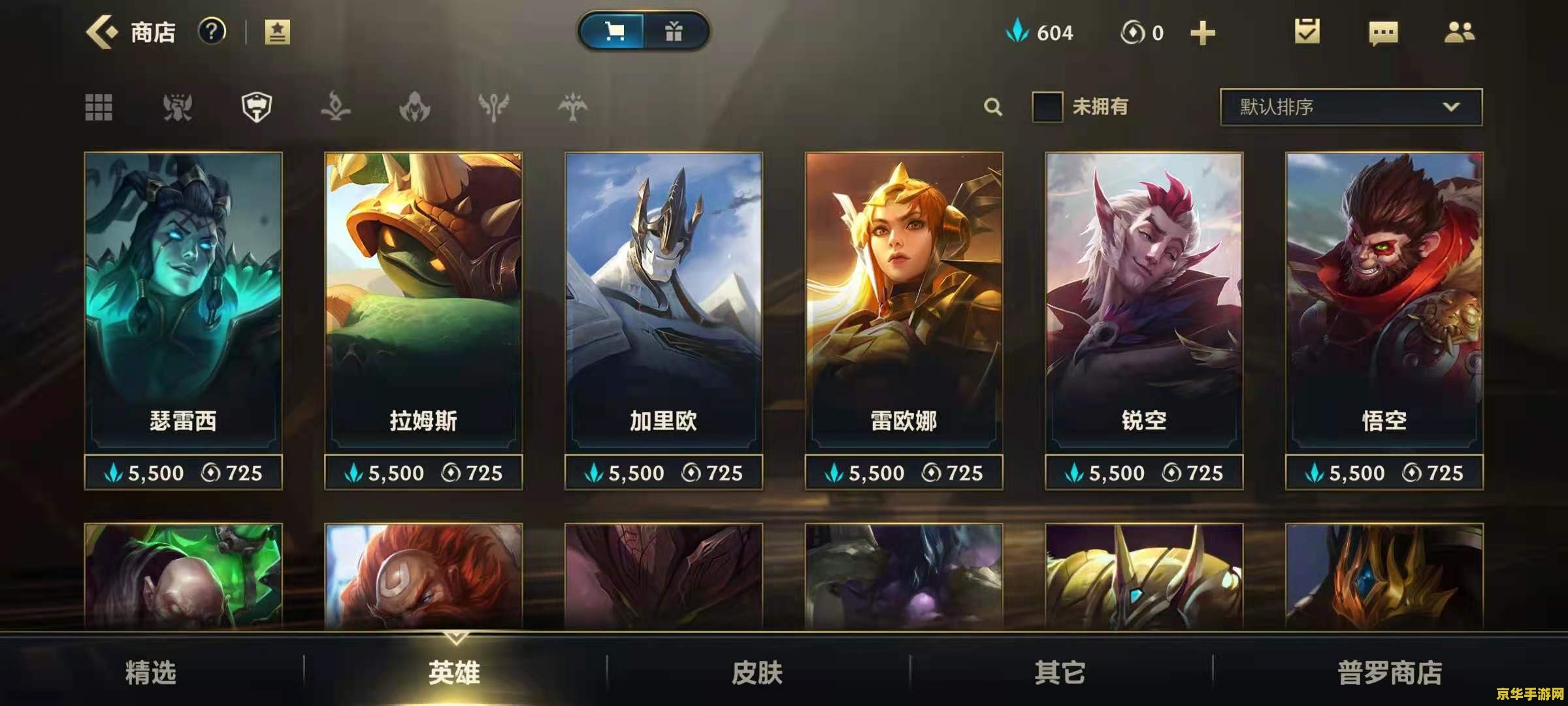Image resolution: width=1568 pixels, height=706 pixels.
Task: Go to the 普罗商店 tab
Action: [1389, 672]
